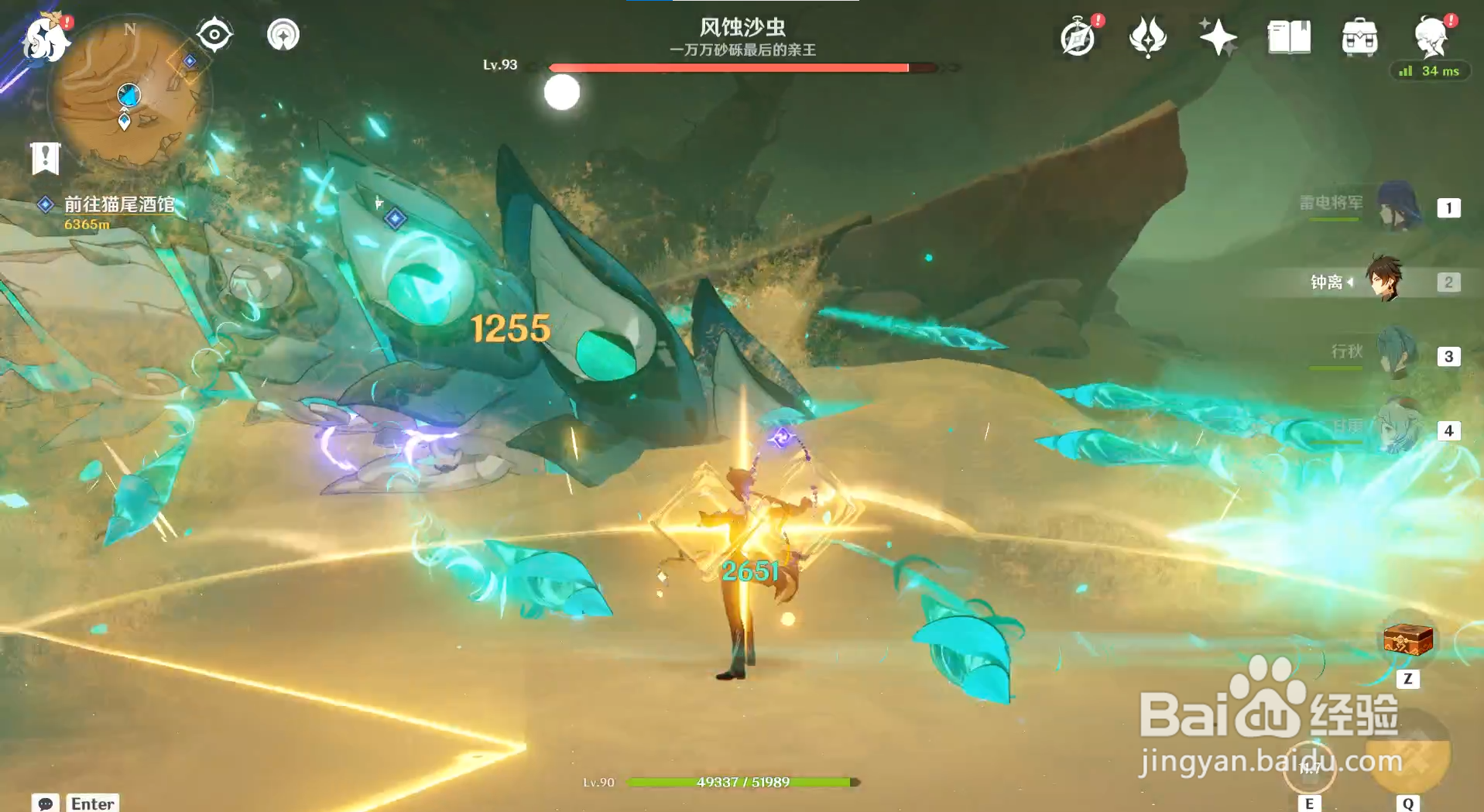The image size is (1484, 812).
Task: Click the quest exclamation banner below the minimap
Action: pos(47,158)
